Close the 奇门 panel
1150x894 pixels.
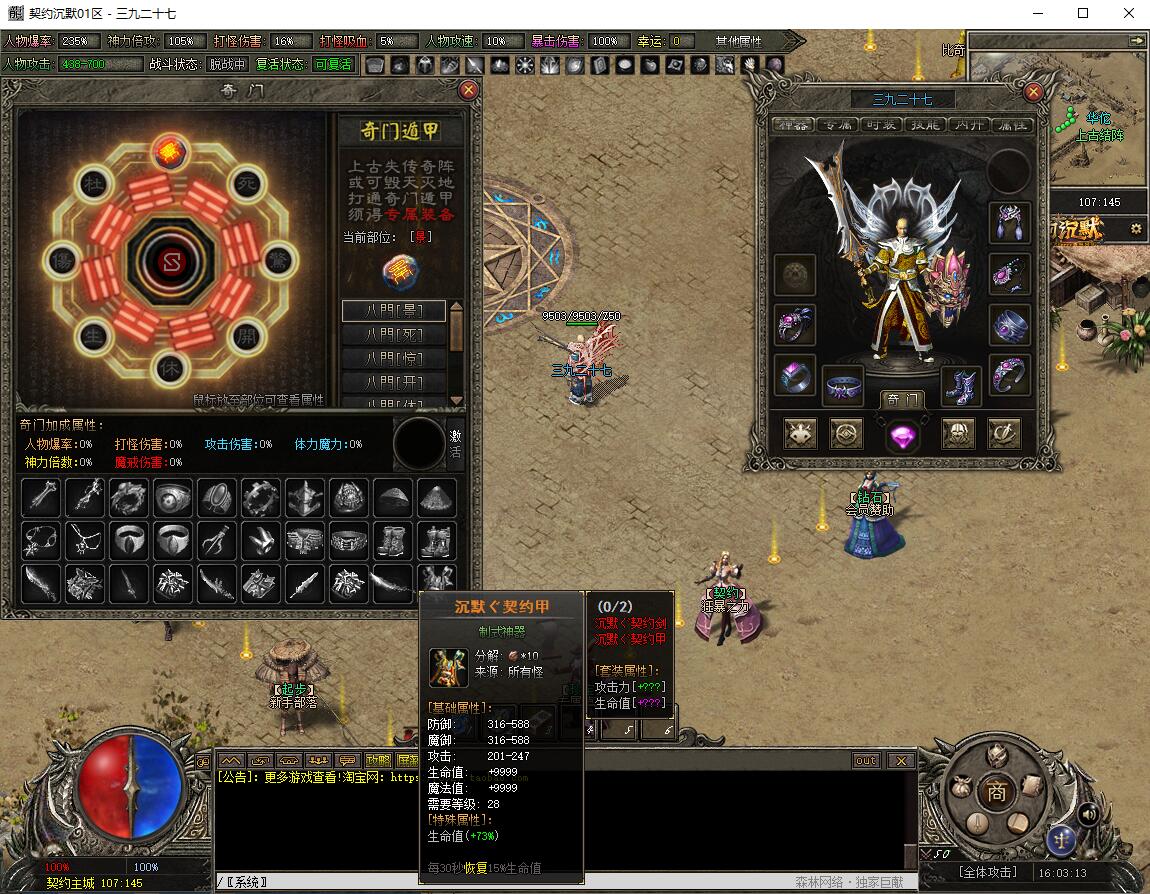coord(468,90)
